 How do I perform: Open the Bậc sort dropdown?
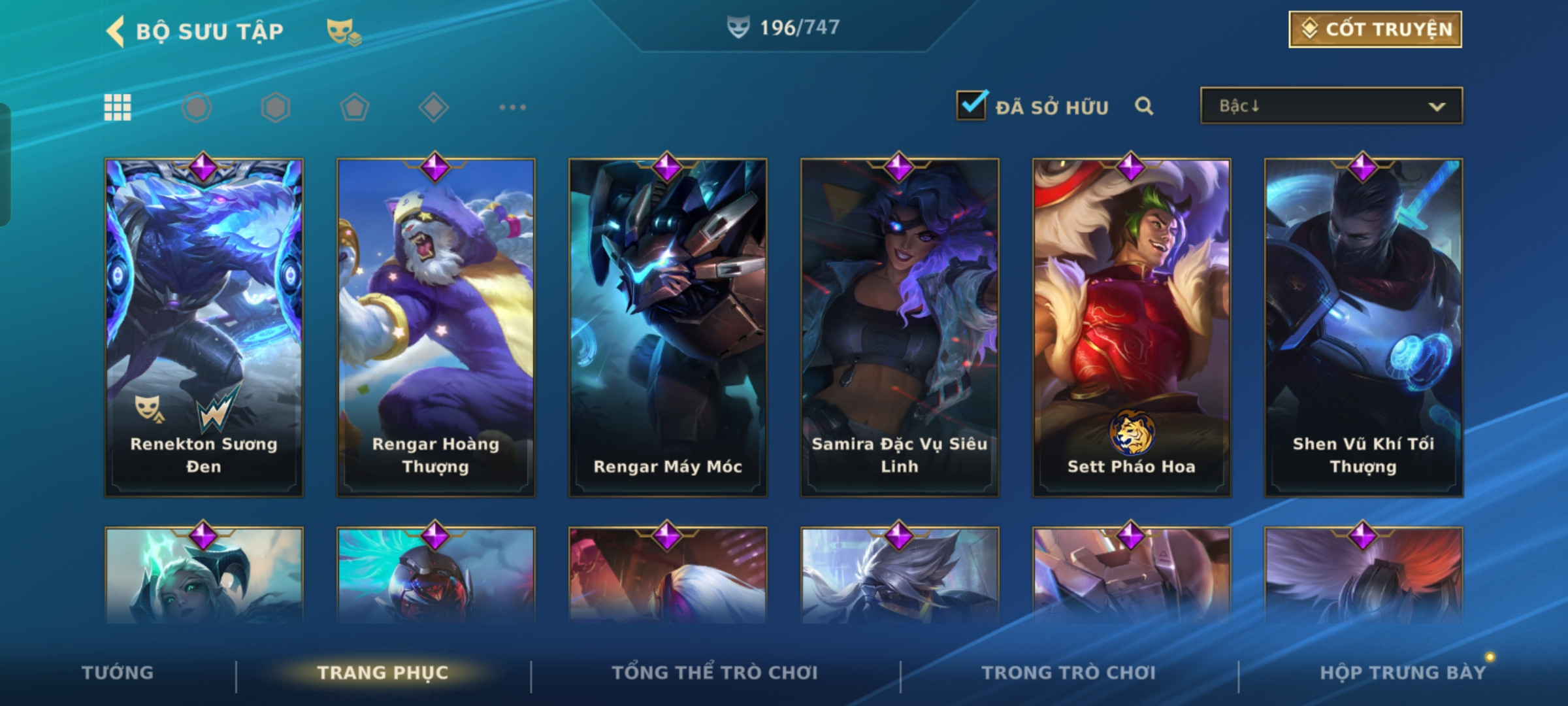1331,106
